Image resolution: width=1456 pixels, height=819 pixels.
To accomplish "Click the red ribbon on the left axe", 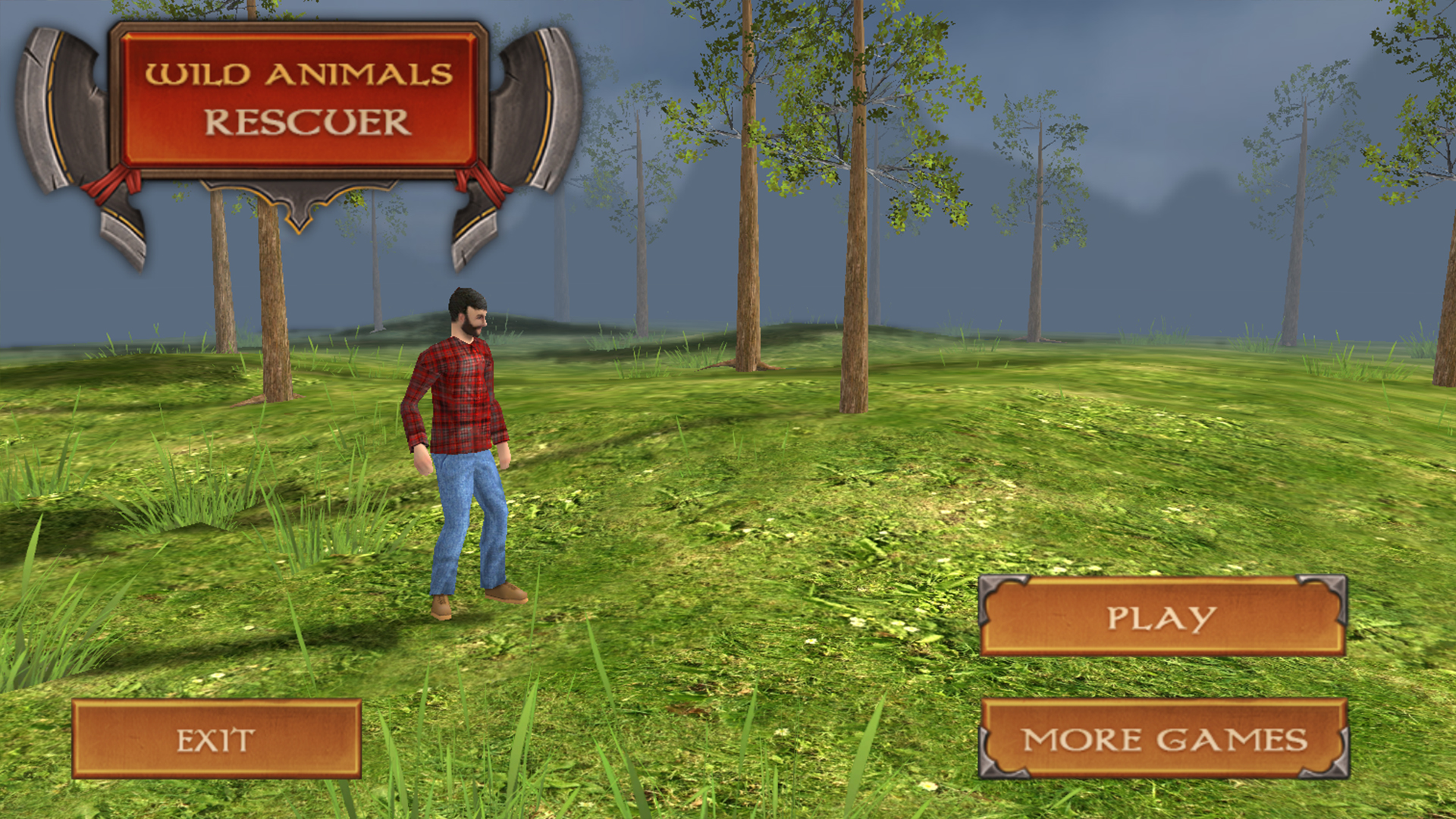I will click(x=114, y=182).
